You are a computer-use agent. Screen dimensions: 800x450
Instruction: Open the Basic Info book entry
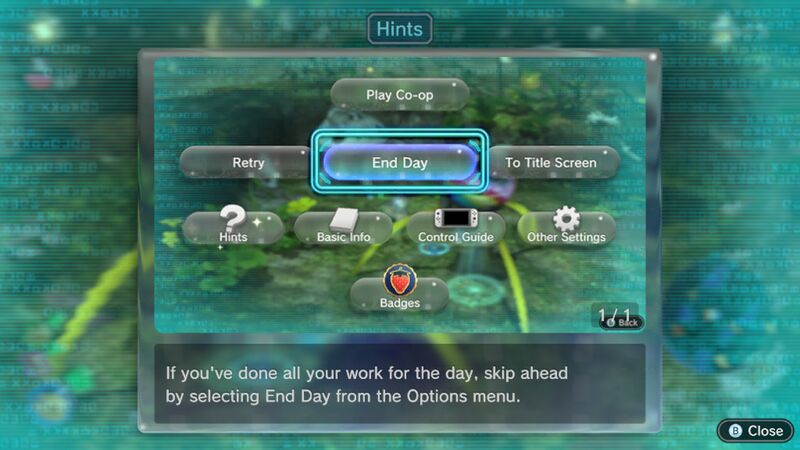point(343,228)
